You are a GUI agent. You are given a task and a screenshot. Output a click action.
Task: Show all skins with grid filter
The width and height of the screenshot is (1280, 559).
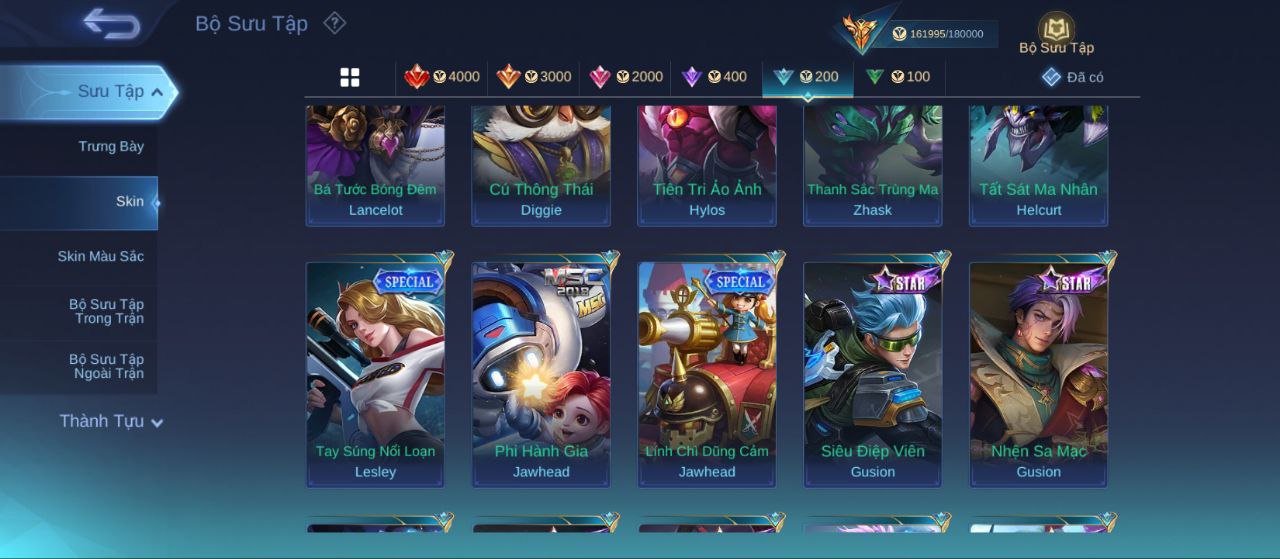[x=350, y=77]
